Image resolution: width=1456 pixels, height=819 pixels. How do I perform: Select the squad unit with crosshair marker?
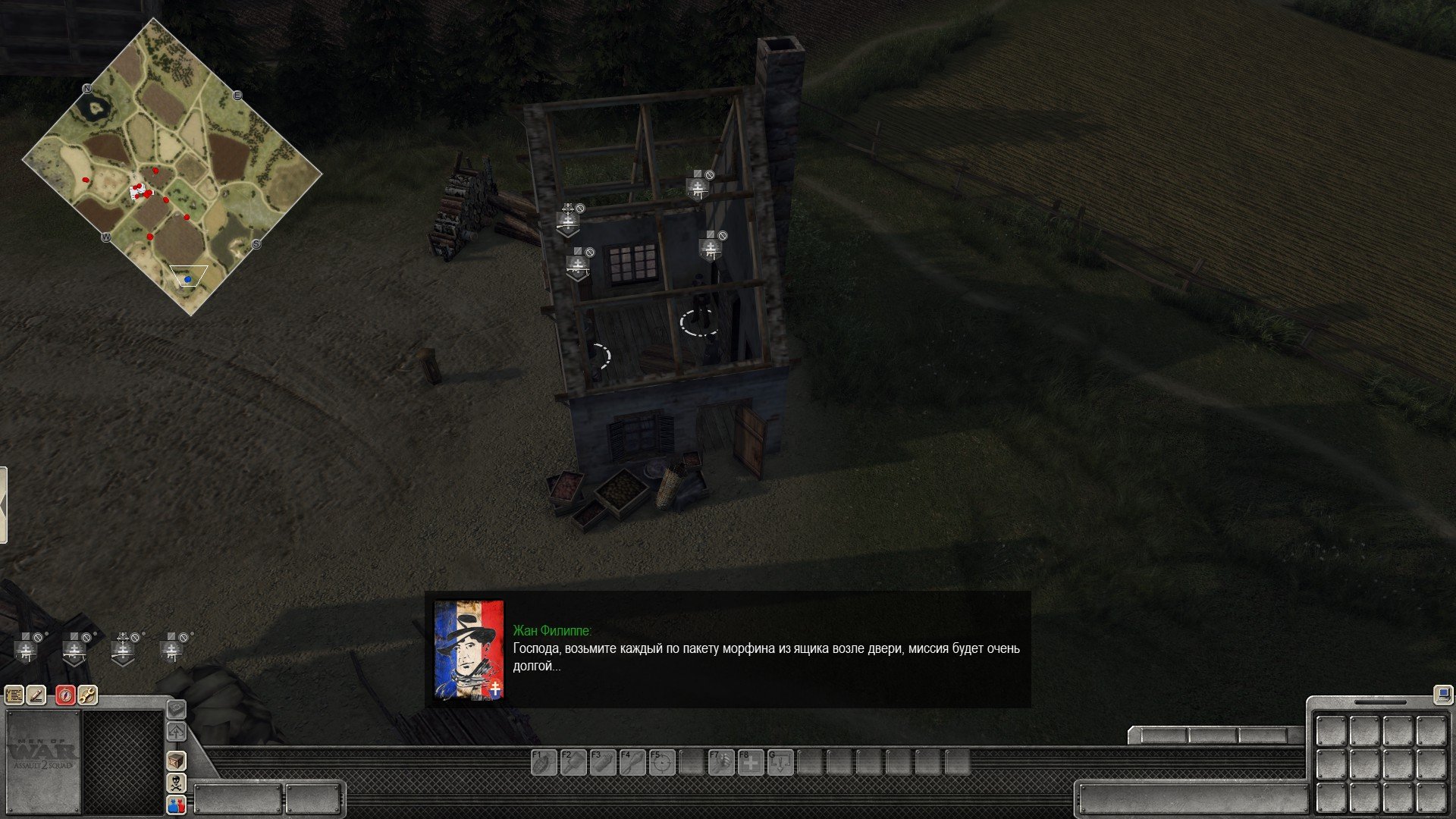pos(124,649)
